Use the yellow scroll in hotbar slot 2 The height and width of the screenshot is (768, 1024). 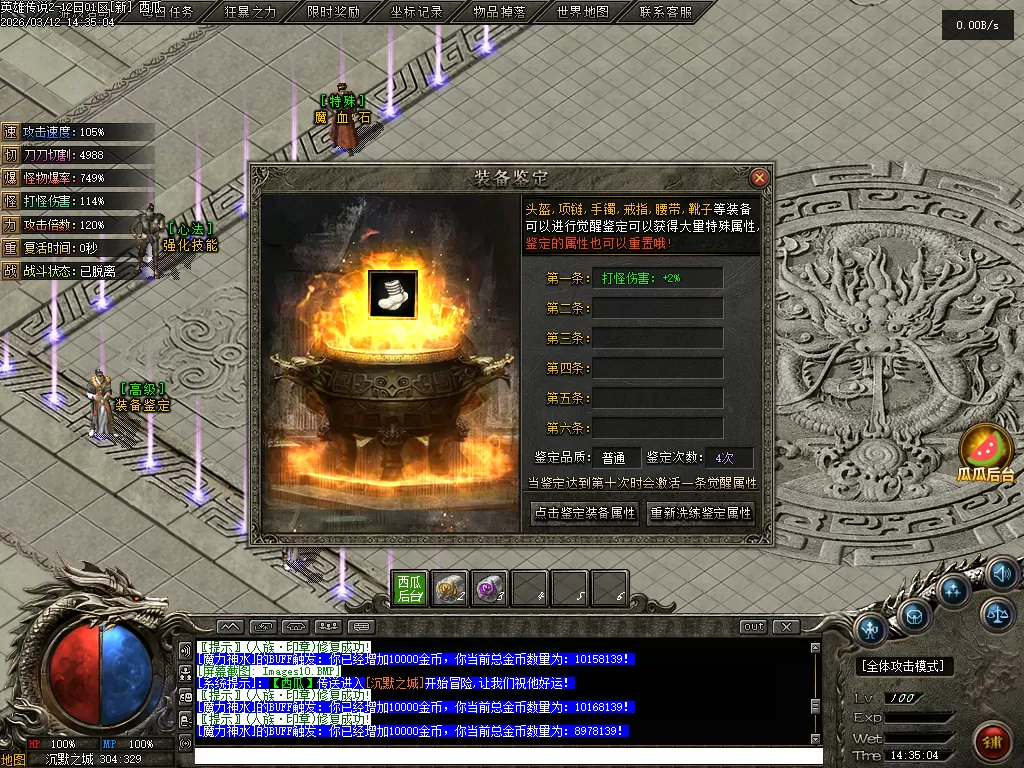point(449,589)
